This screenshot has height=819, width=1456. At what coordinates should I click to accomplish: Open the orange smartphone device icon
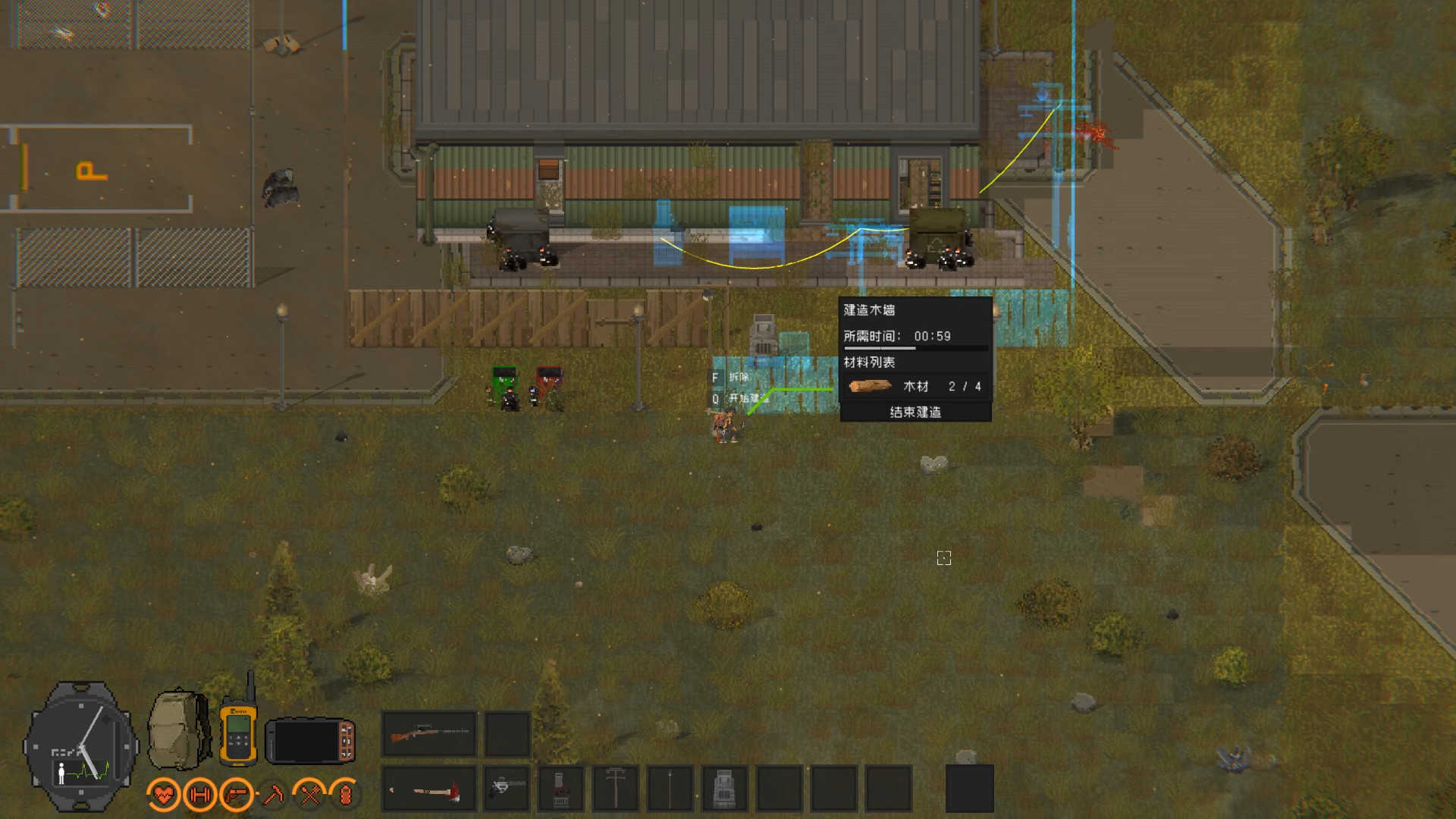coord(309,741)
